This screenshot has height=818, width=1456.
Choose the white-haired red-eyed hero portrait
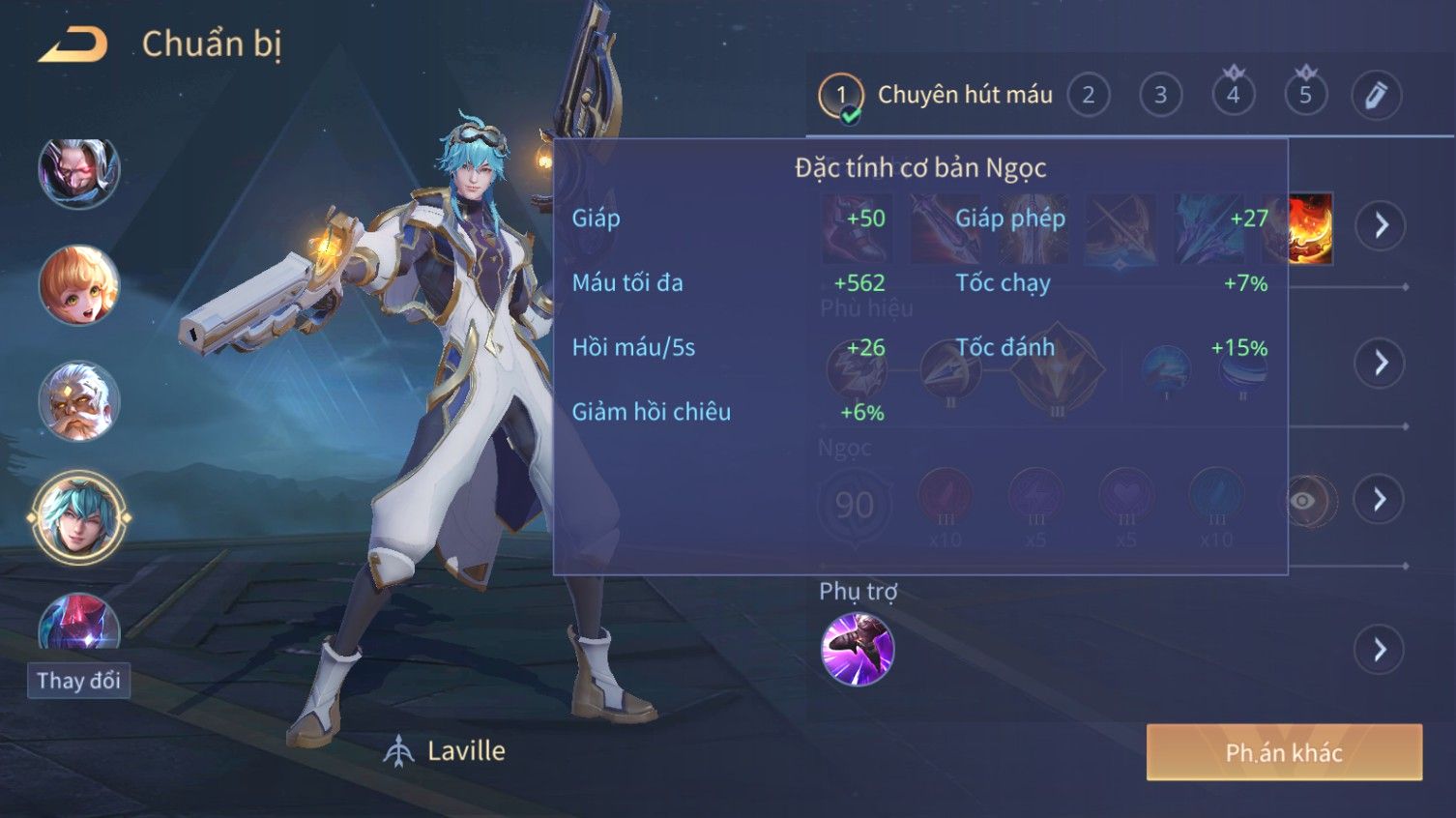78,172
